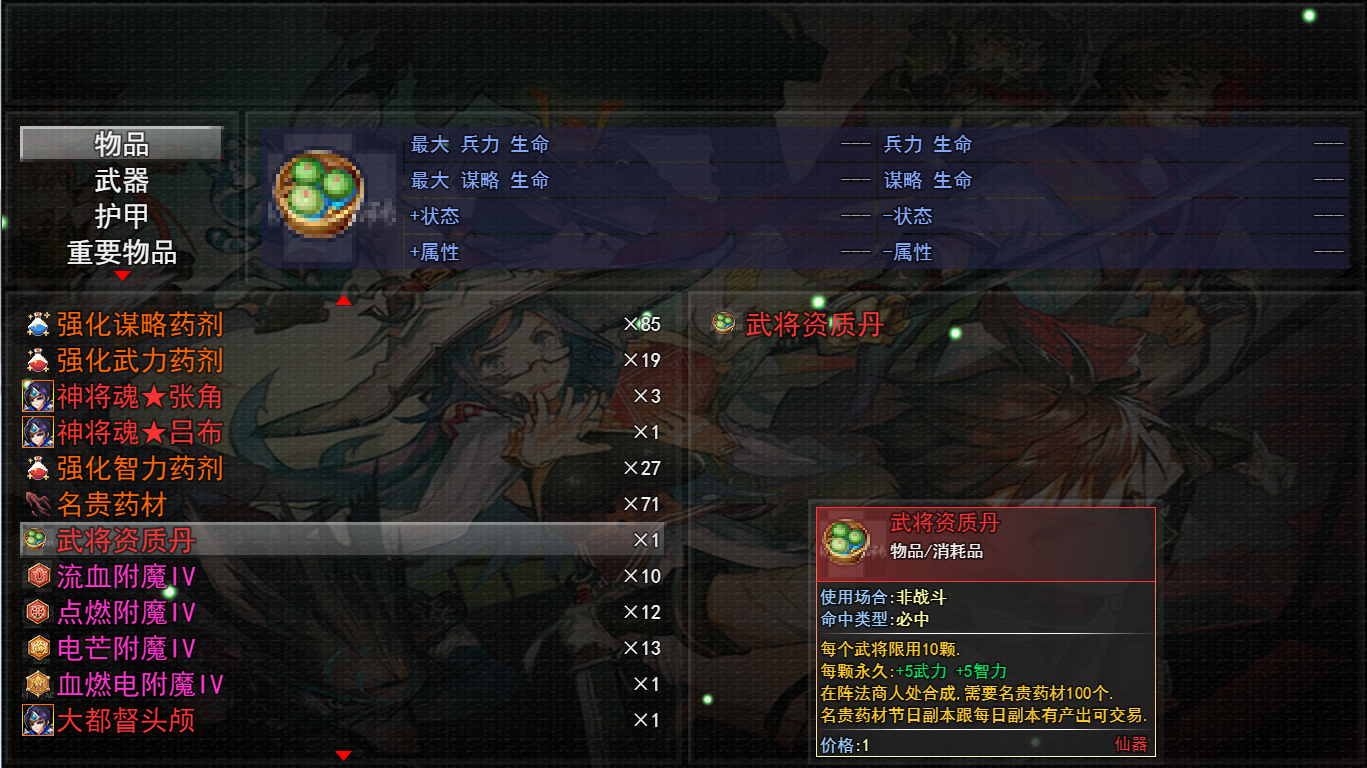Select the 武将资质丹 icon in right panel

point(722,324)
